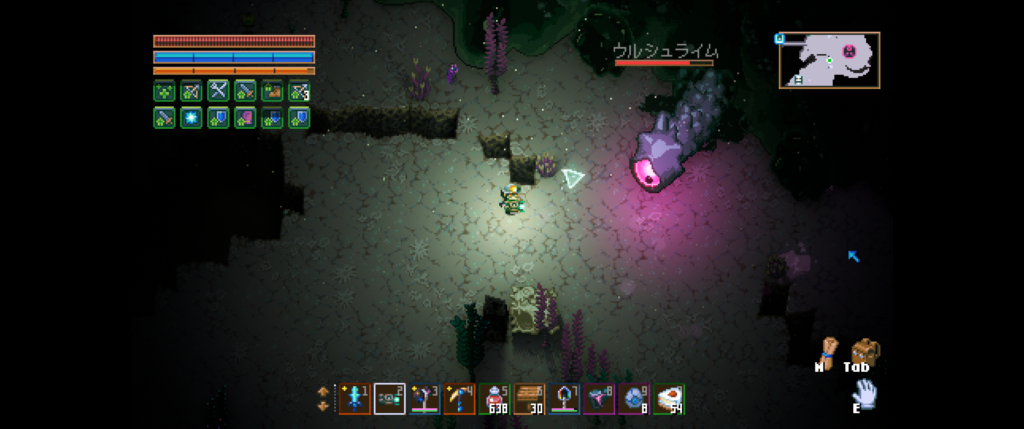Choose the blue ore stack of 8
The height and width of the screenshot is (429, 1024).
633,399
